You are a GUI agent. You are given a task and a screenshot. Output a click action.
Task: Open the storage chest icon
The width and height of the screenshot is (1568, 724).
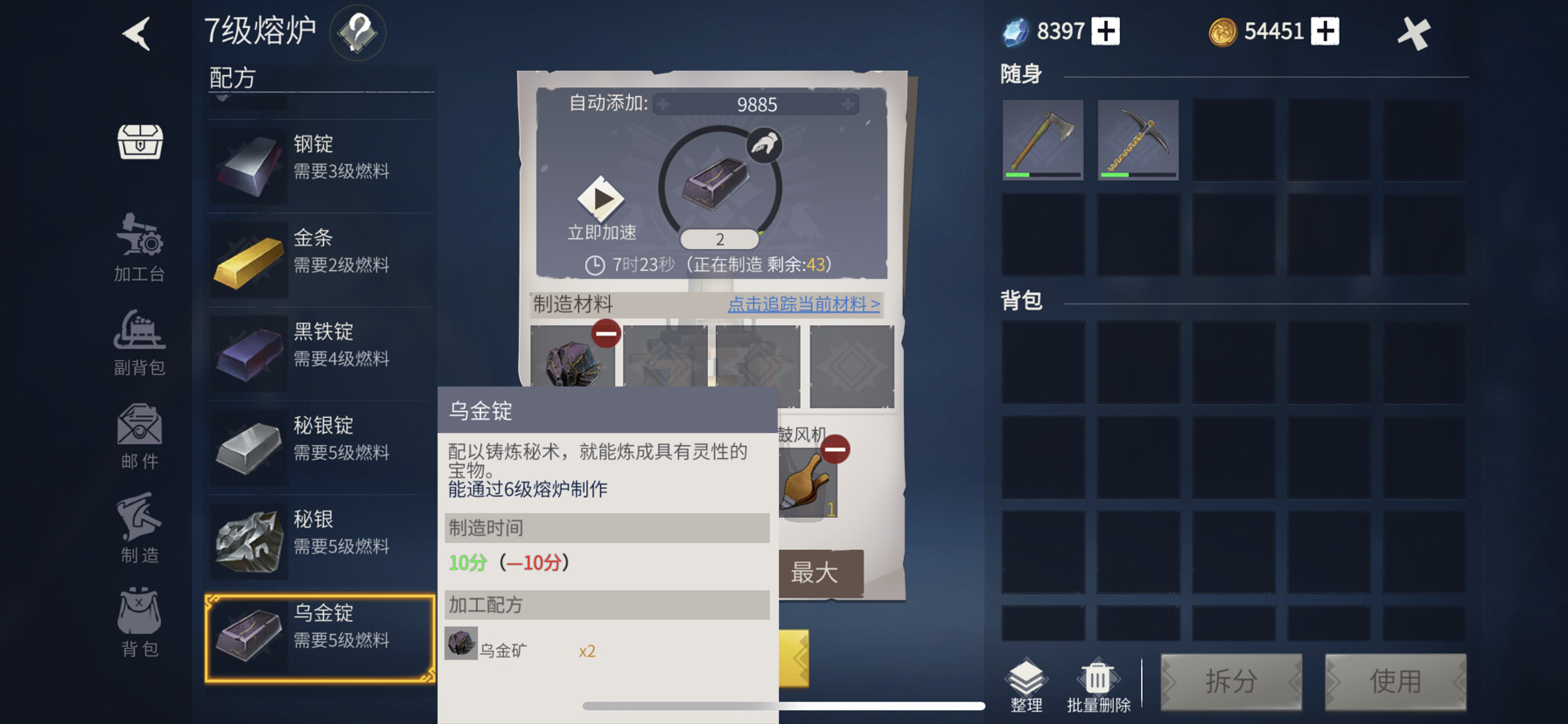click(140, 141)
